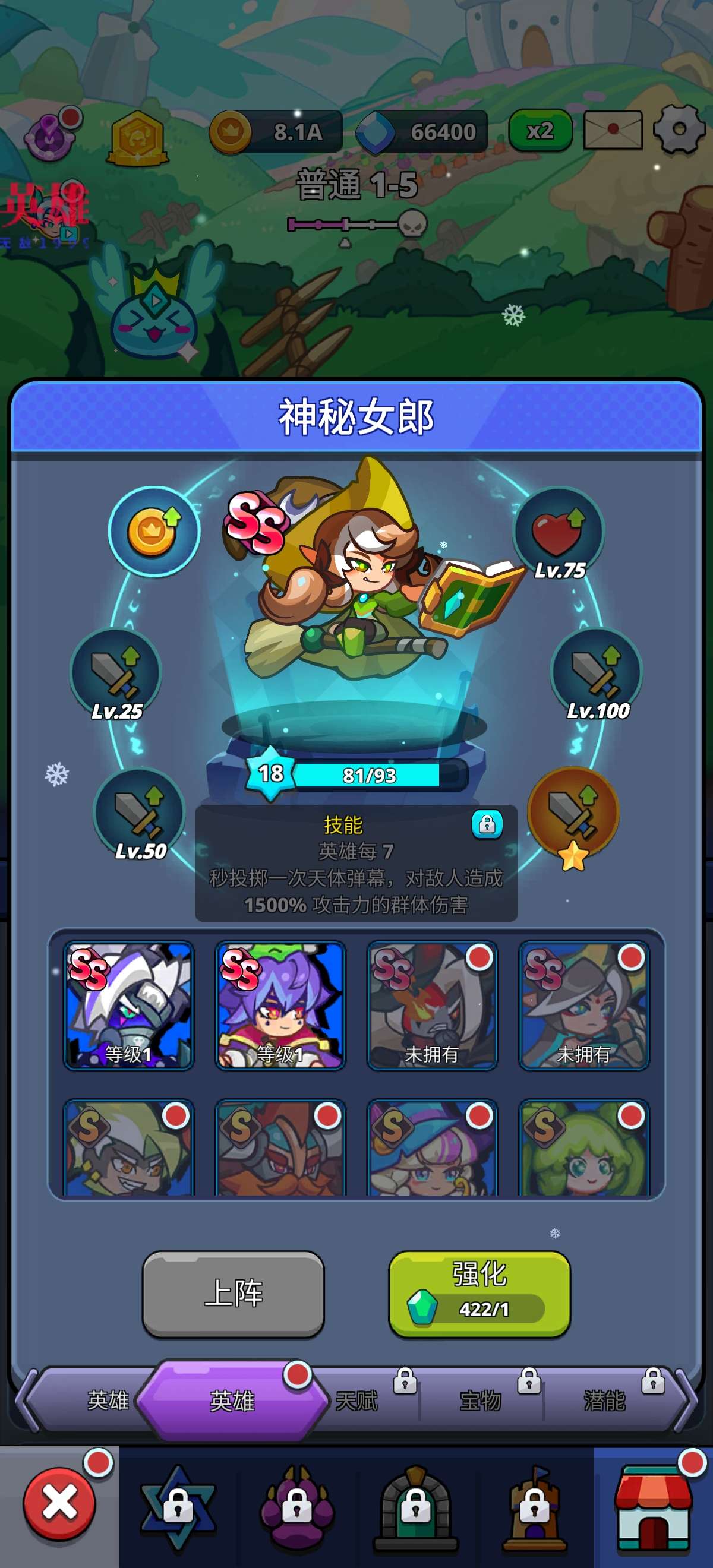This screenshot has width=713, height=1568.
Task: Toggle the x2 speed button
Action: [540, 130]
